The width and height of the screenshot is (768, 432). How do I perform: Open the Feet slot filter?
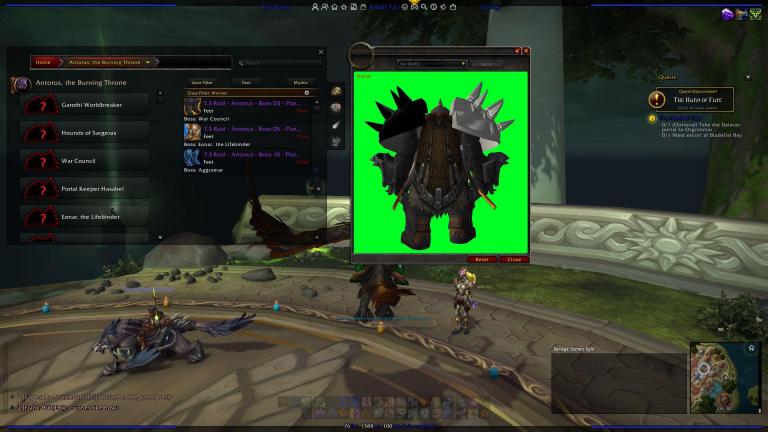coord(245,82)
